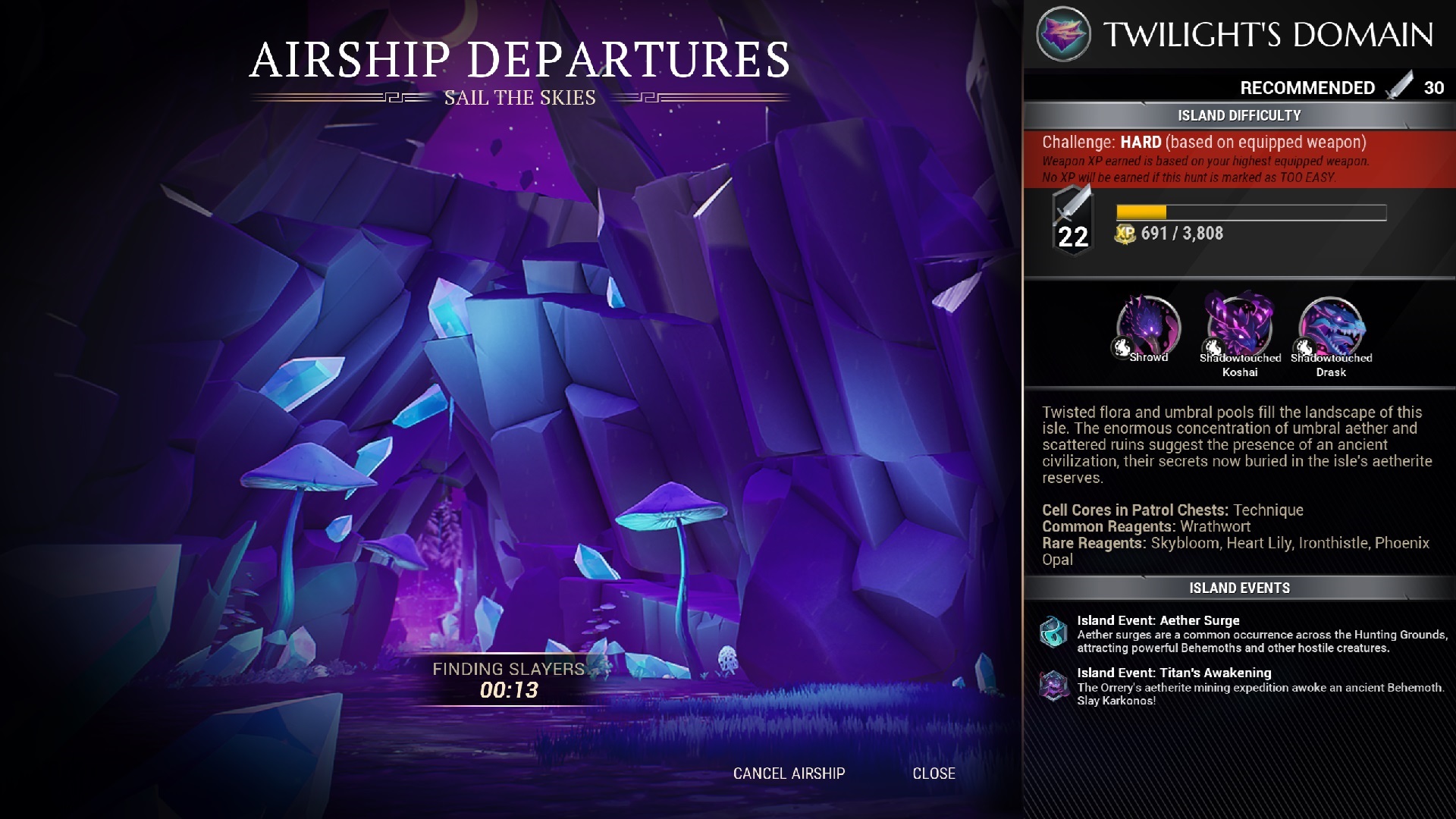Click the Twilight's Domain island emblem
This screenshot has height=819, width=1456.
pos(1063,34)
